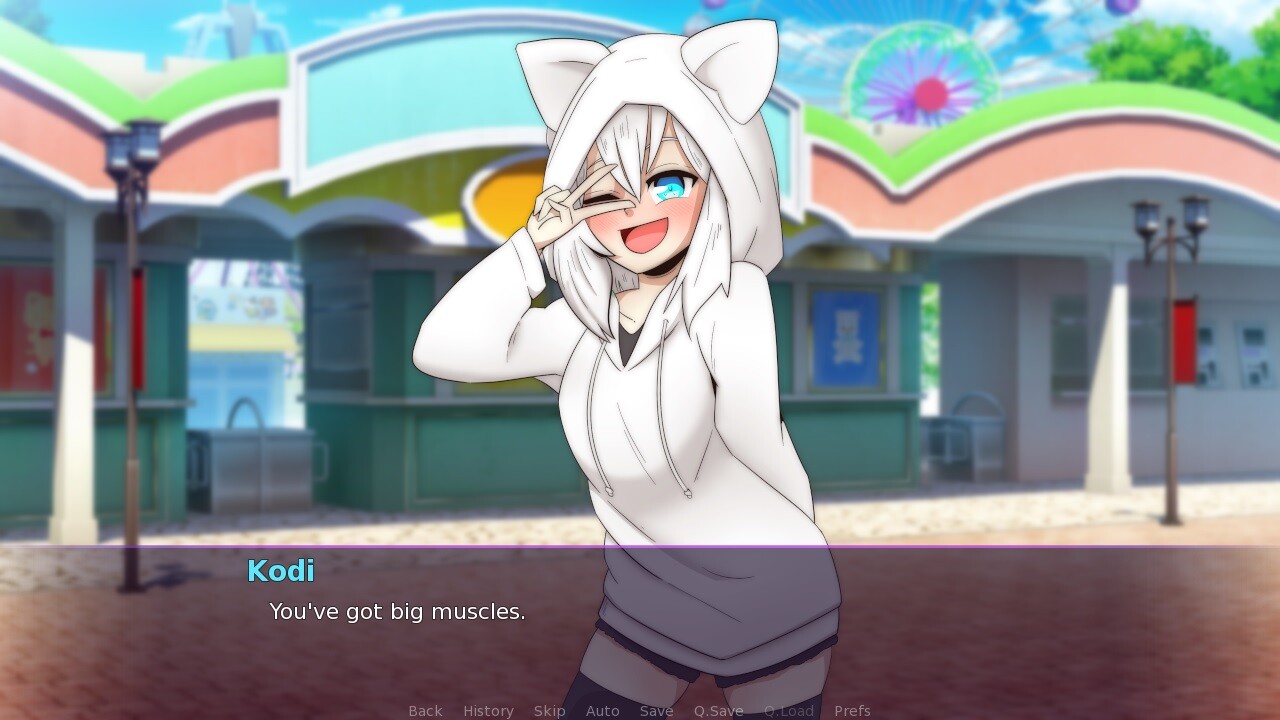Toggle Auto mode for automatic text advance
Screen dimensions: 1280x720
[x=602, y=710]
